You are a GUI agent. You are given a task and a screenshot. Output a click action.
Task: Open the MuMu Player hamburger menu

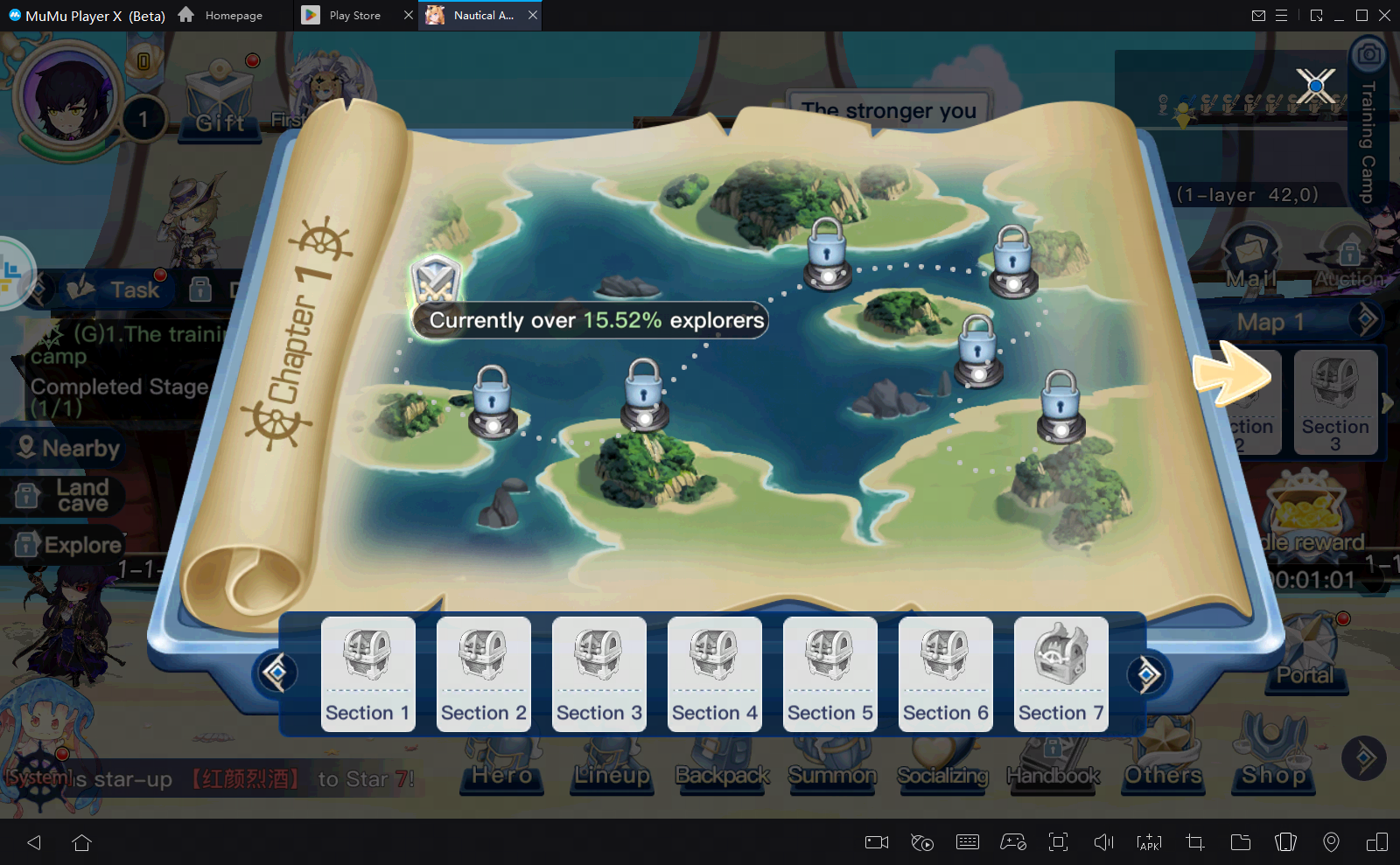pyautogui.click(x=1283, y=15)
